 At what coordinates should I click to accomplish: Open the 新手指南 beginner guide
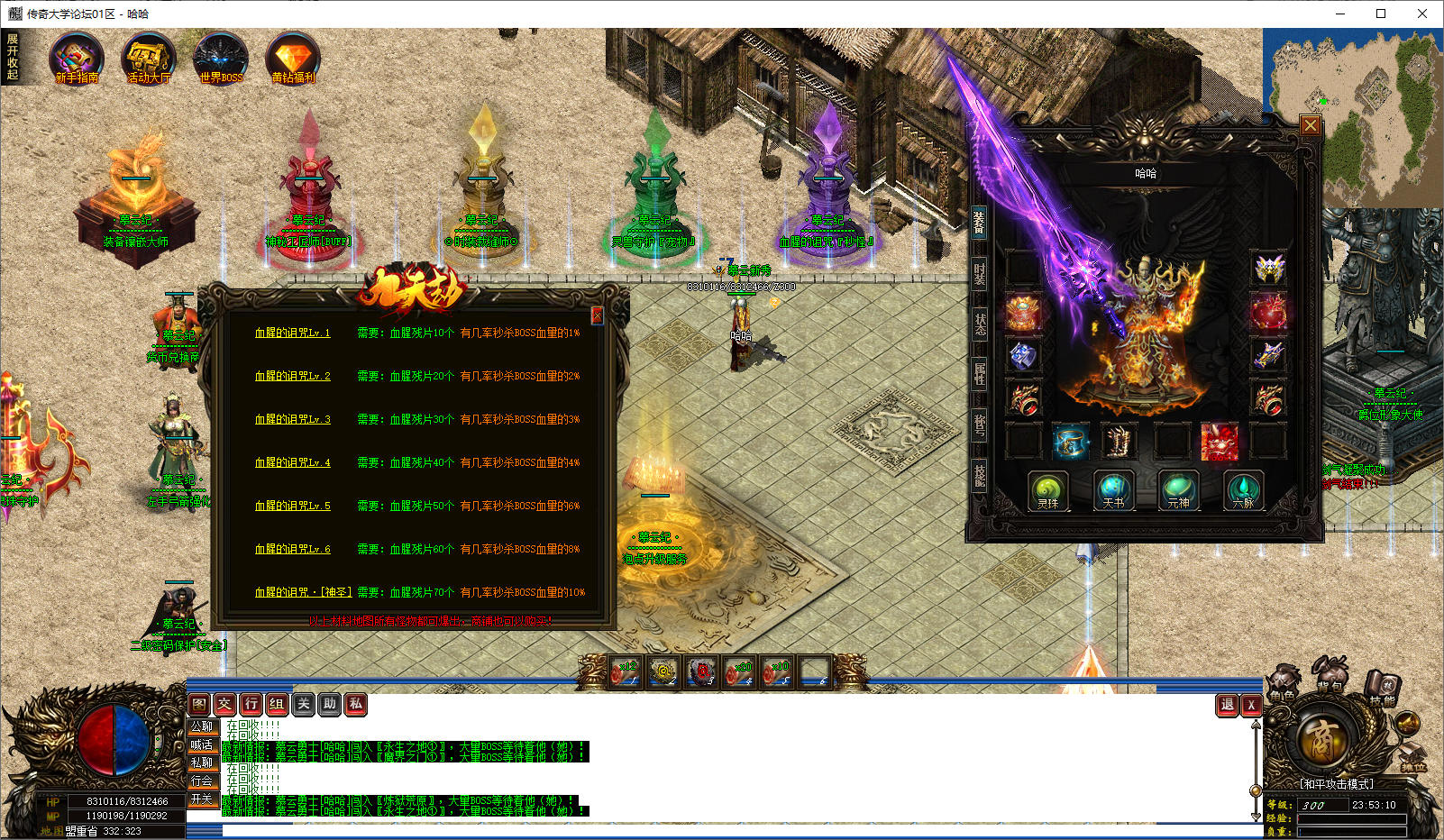(x=77, y=59)
